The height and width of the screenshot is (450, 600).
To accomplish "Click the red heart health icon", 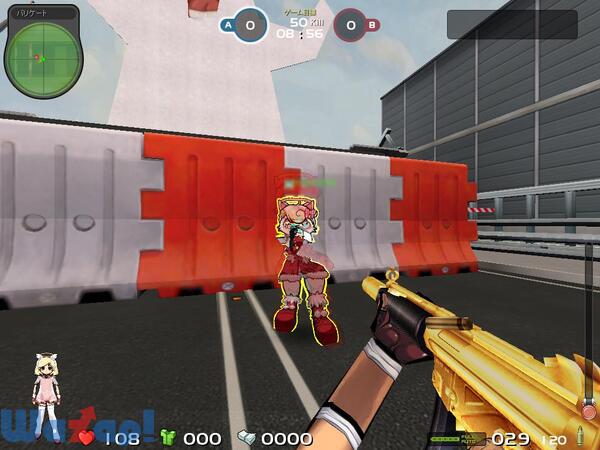I will [x=87, y=438].
